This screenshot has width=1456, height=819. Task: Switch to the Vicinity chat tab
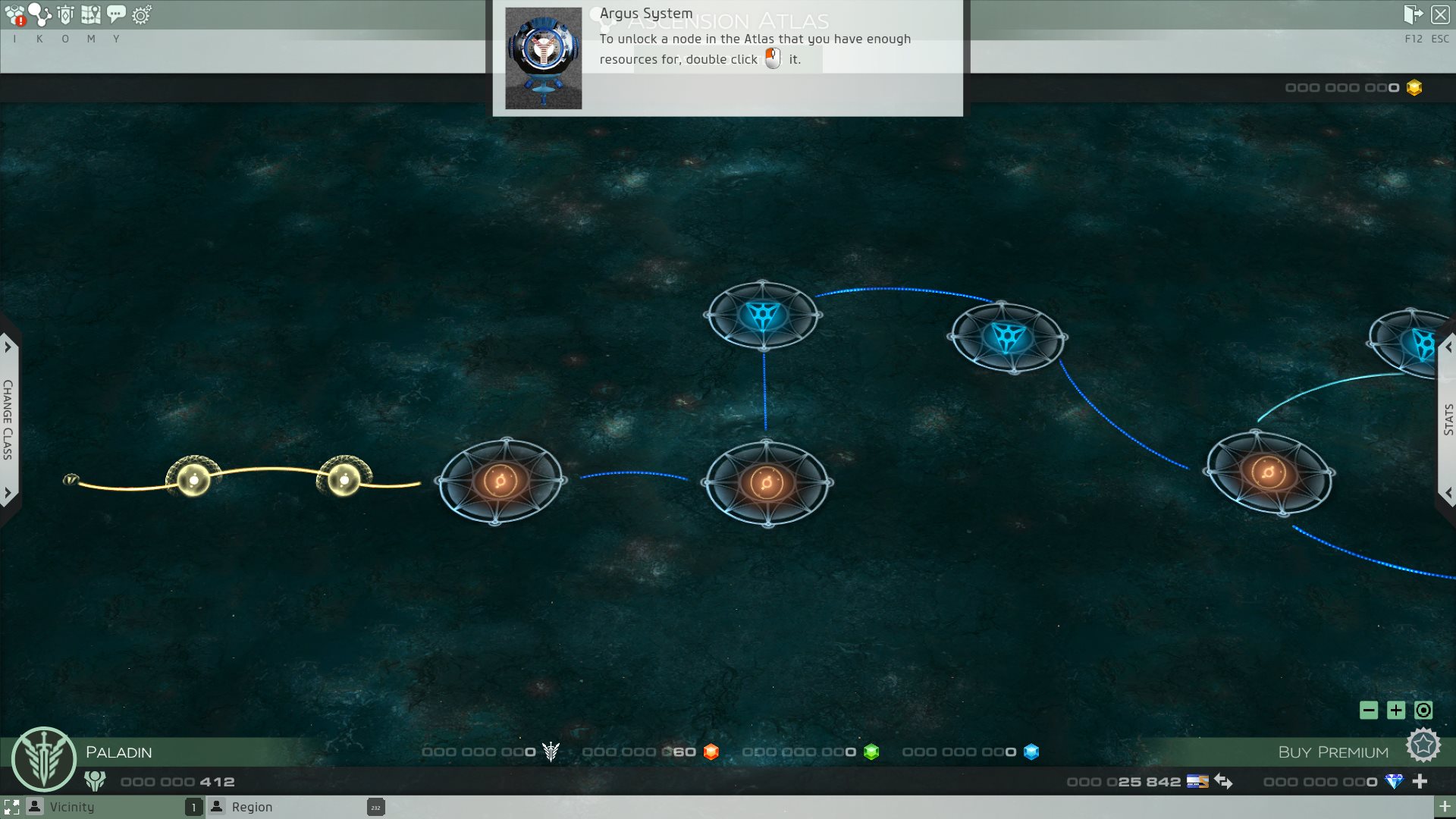[72, 807]
